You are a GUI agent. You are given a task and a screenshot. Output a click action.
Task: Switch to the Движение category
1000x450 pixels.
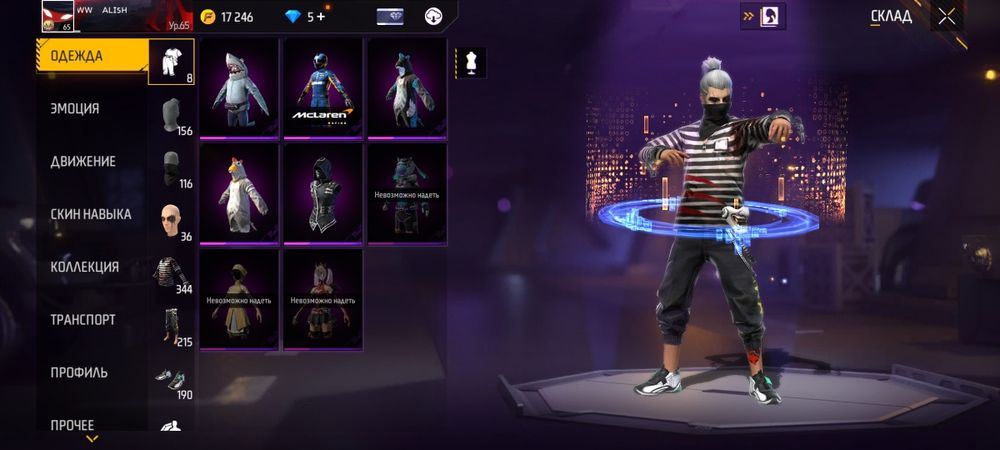(83, 162)
